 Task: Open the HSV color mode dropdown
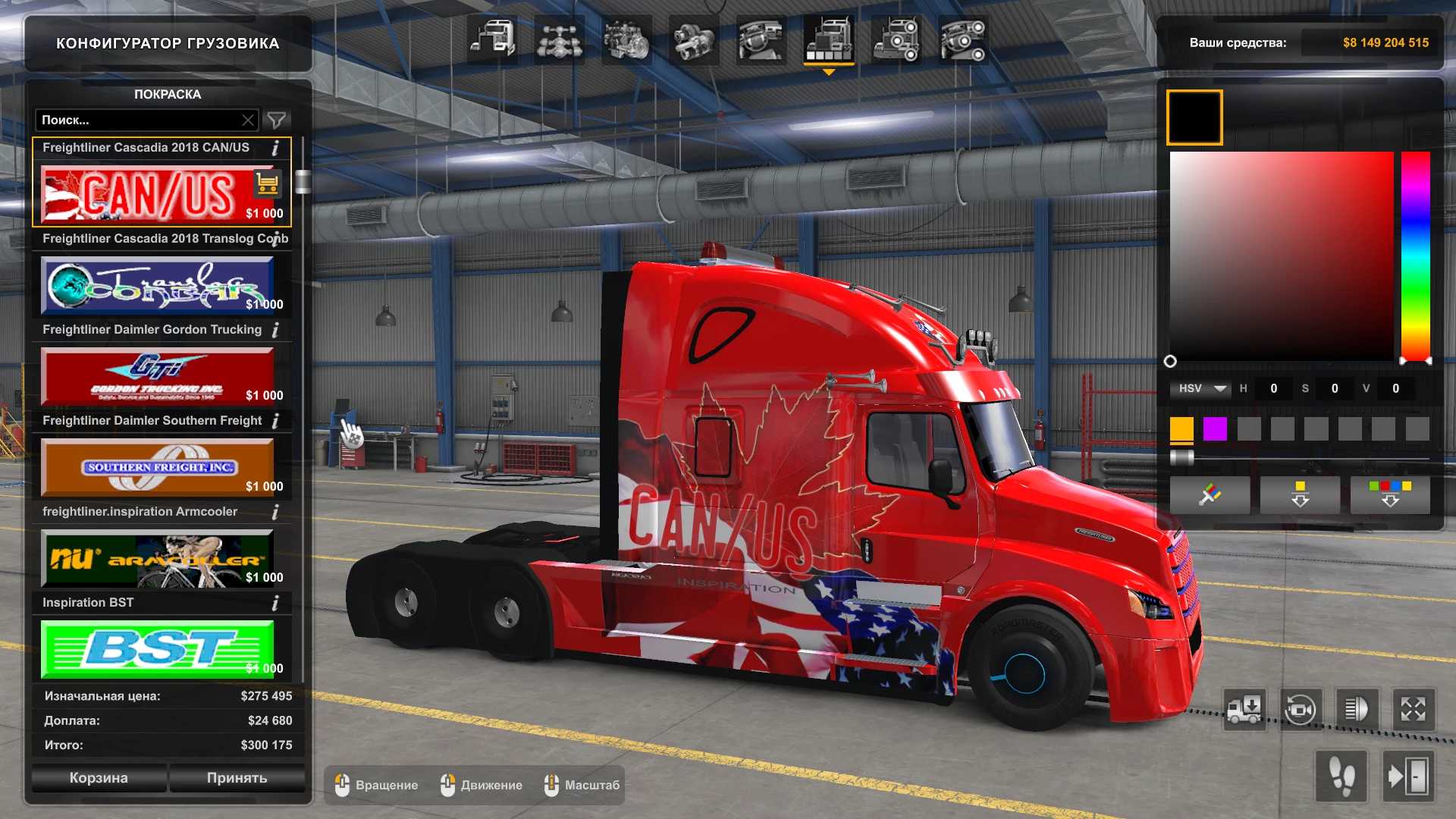[x=1202, y=388]
